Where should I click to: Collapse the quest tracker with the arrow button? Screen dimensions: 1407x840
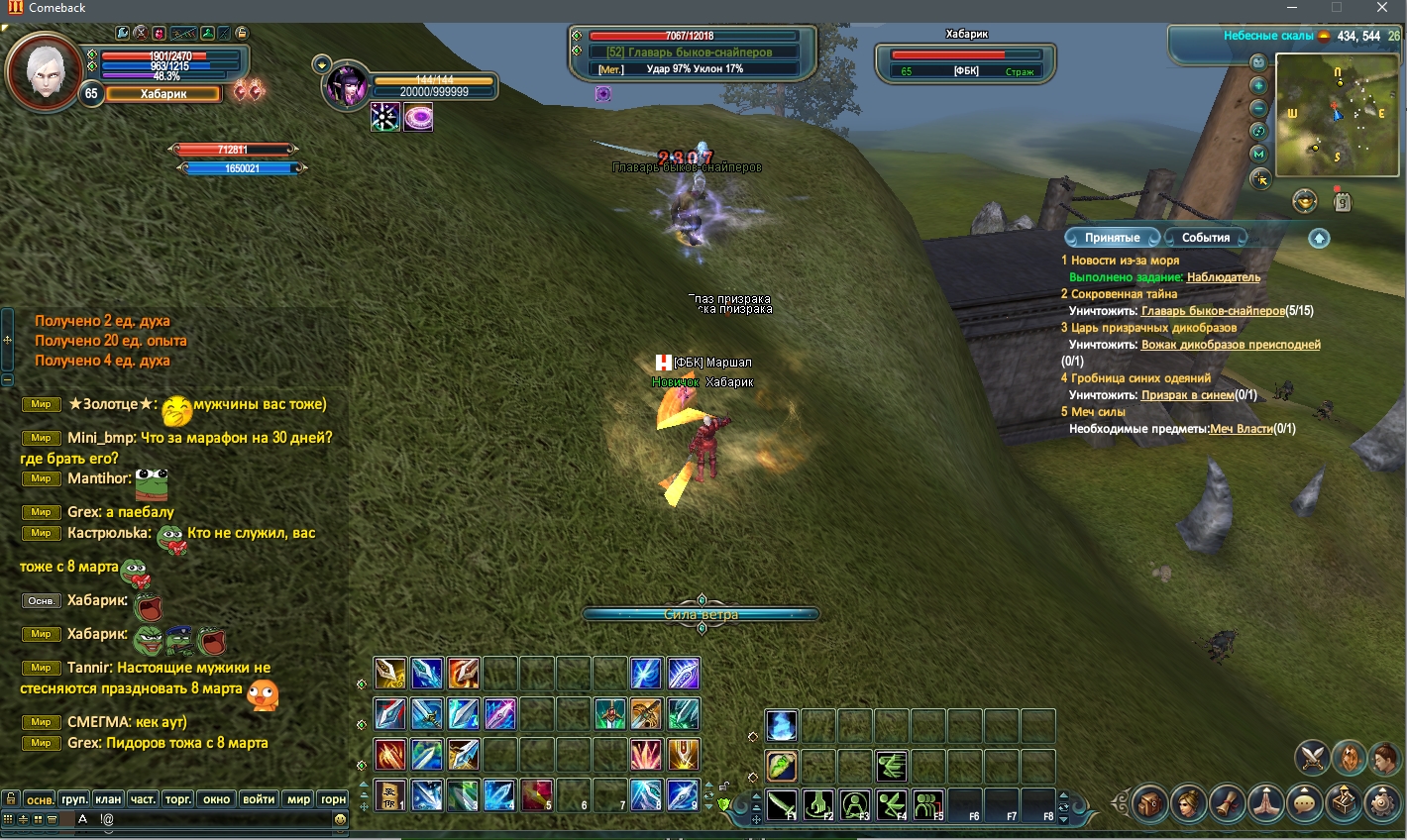1319,238
